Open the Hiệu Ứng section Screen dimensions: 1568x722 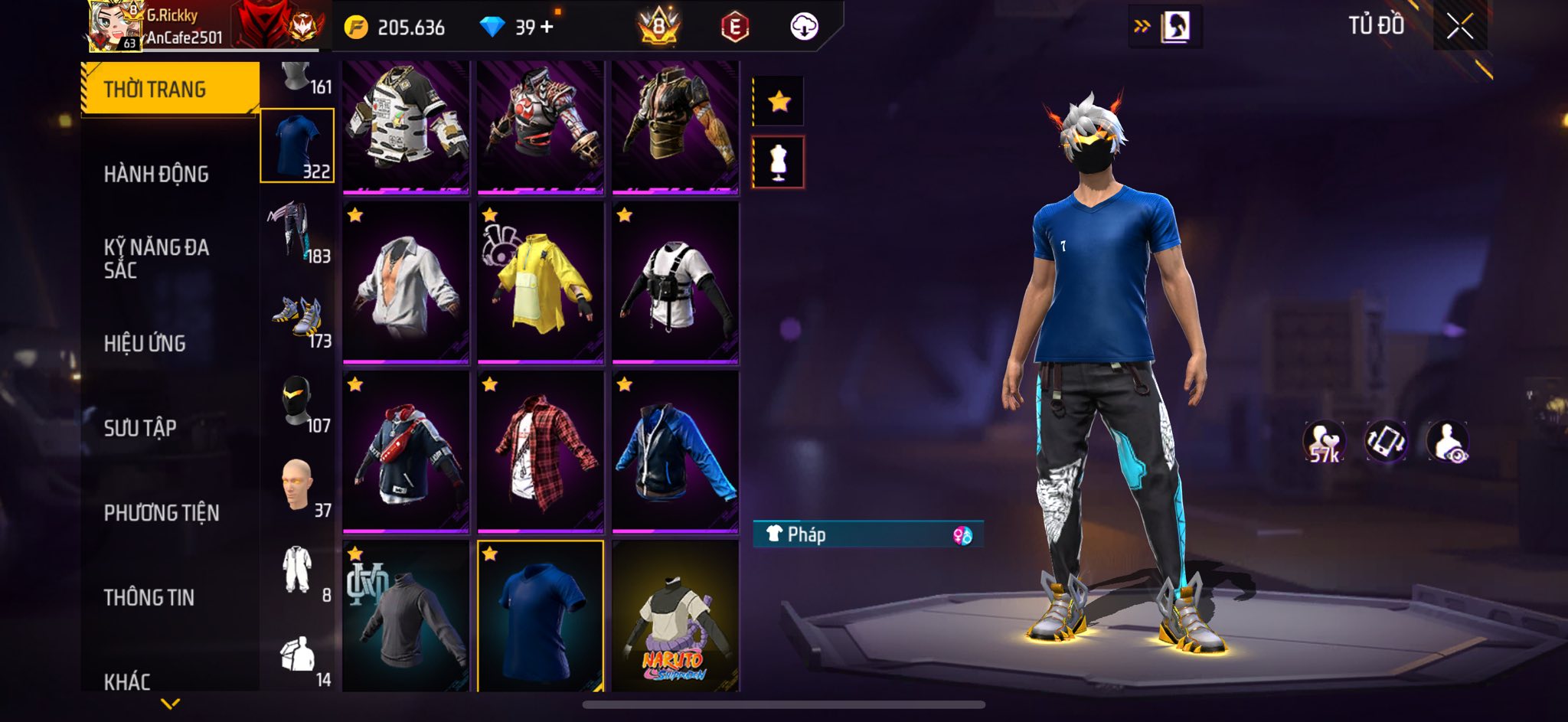point(145,344)
